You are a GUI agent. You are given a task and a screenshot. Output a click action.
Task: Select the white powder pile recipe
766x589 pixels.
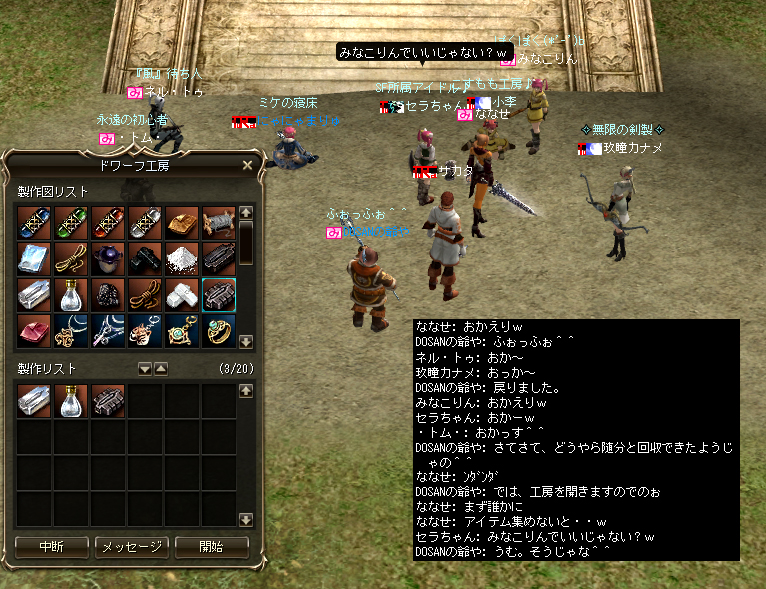tap(181, 259)
